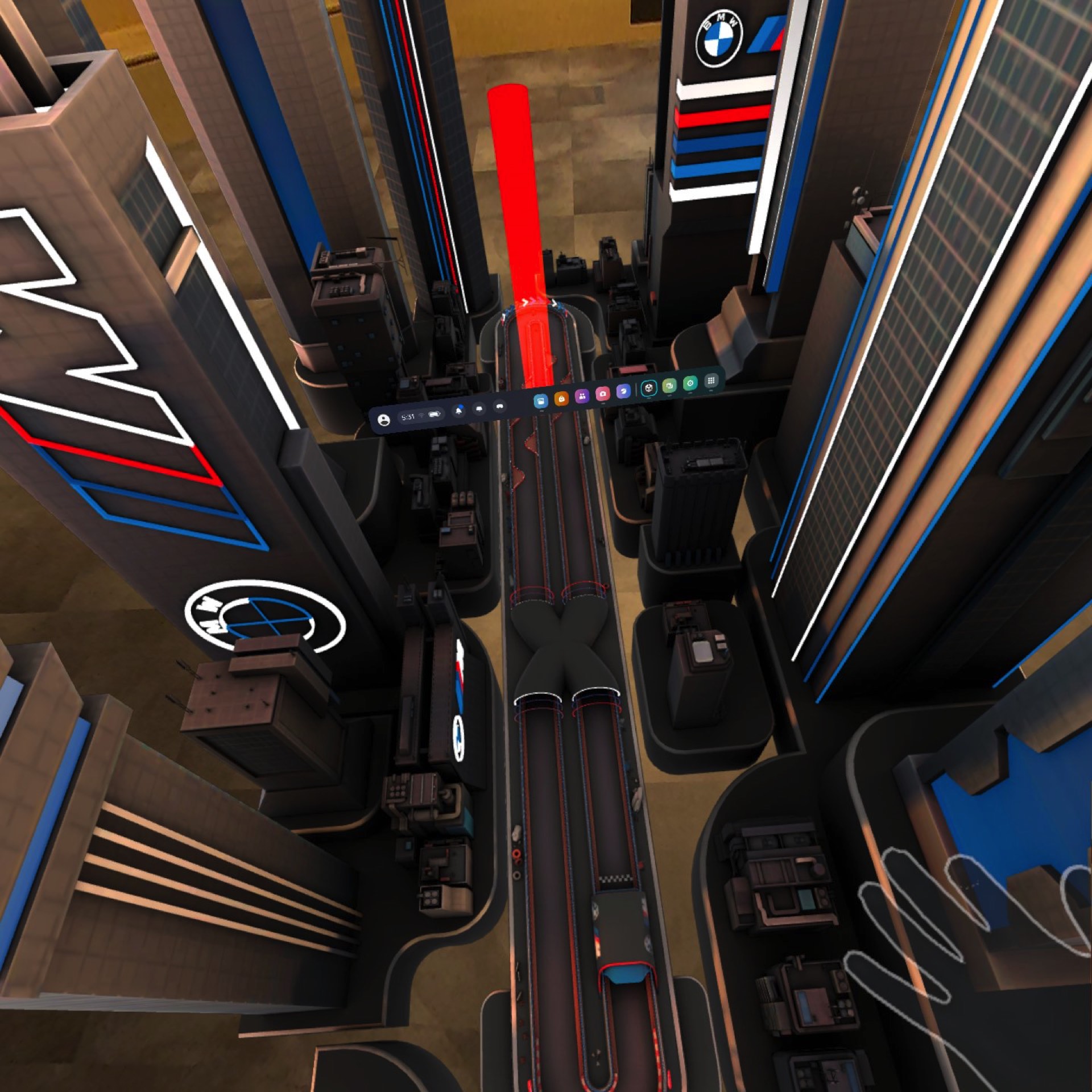
Task: Open quick settings from the clock and battery pill
Action: pos(421,416)
